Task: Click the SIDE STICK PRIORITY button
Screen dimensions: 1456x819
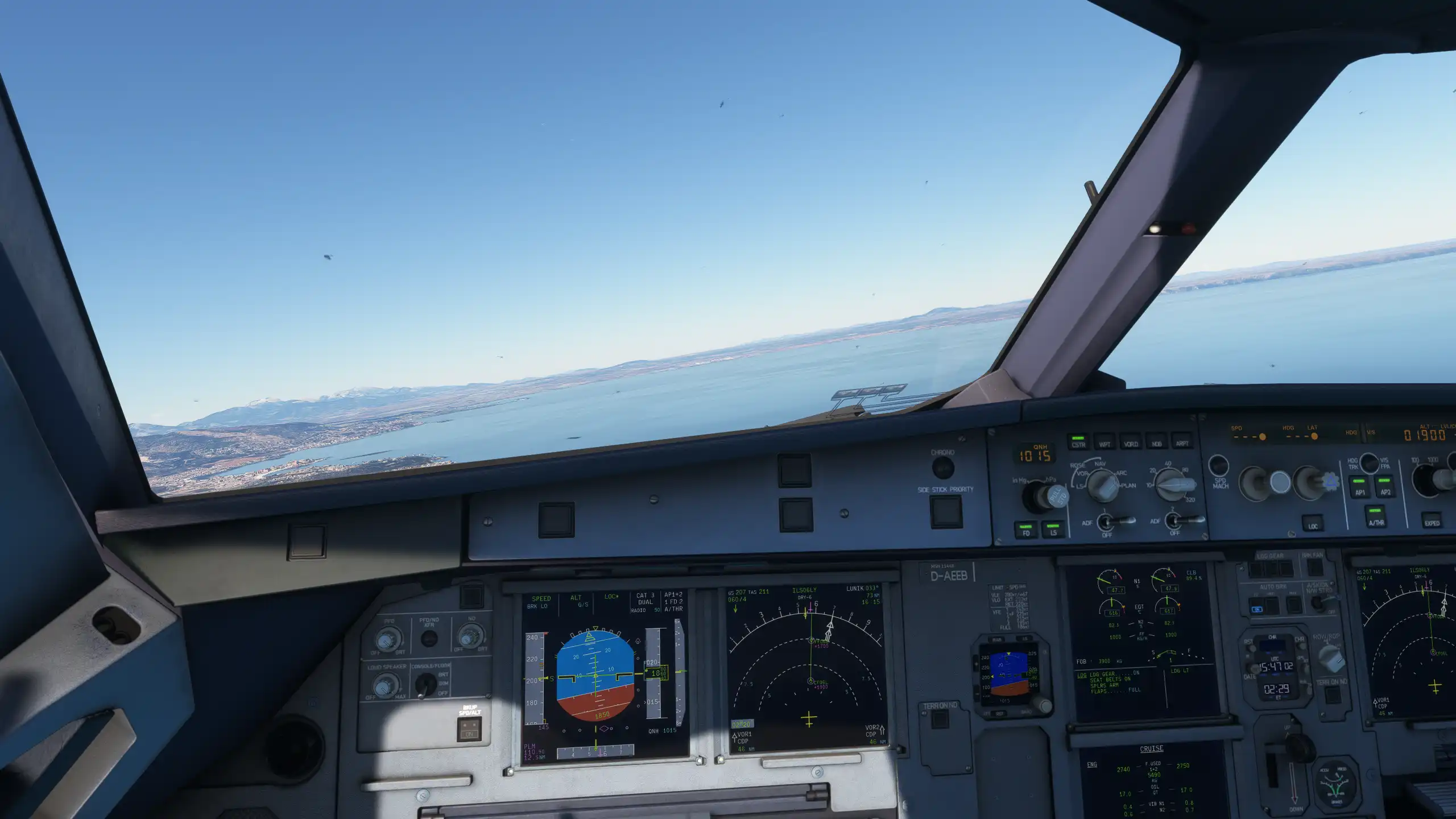Action: pos(946,511)
